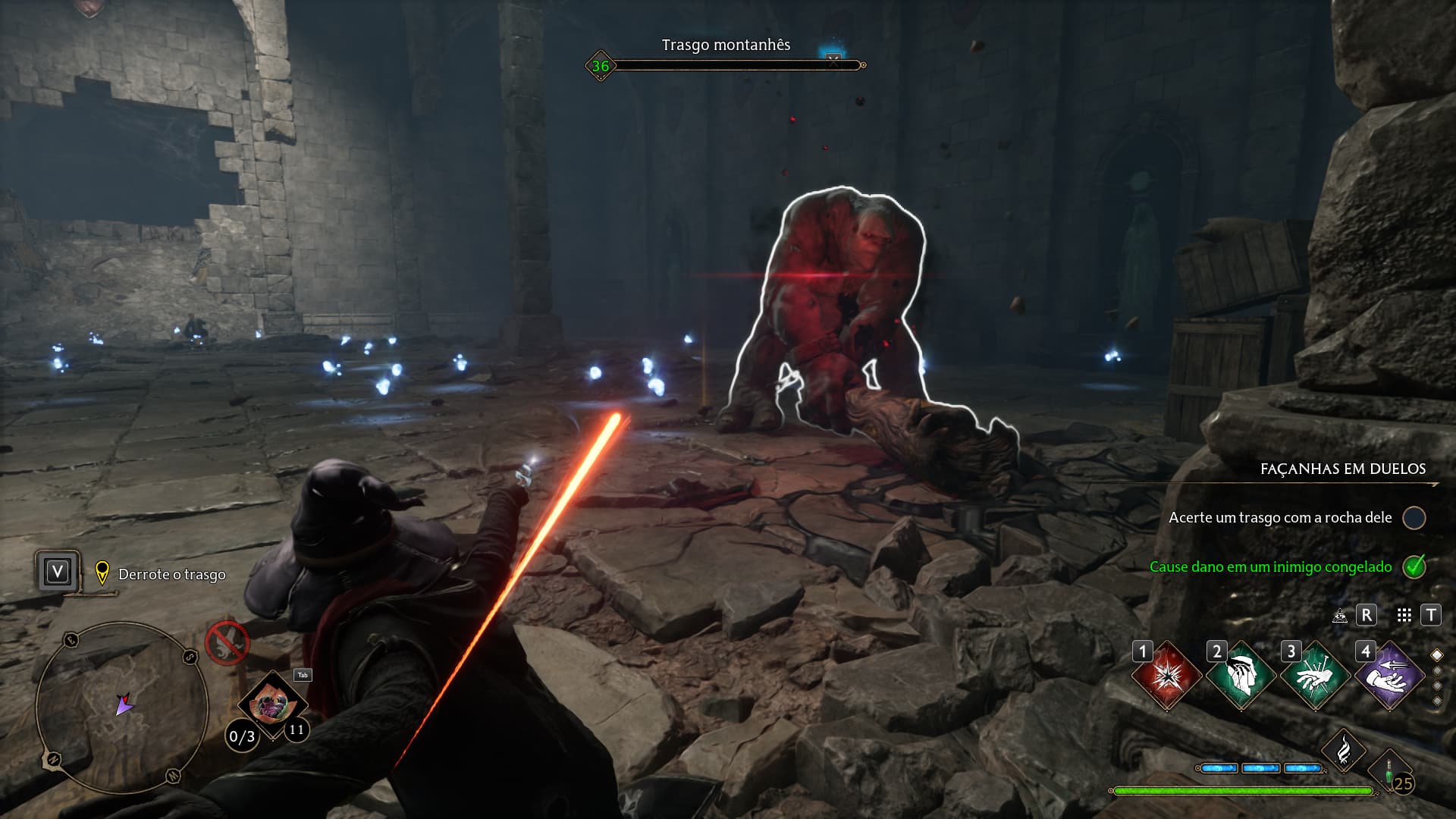The image size is (1456, 819).
Task: Activate the ancient magic flame icon
Action: click(x=1343, y=751)
